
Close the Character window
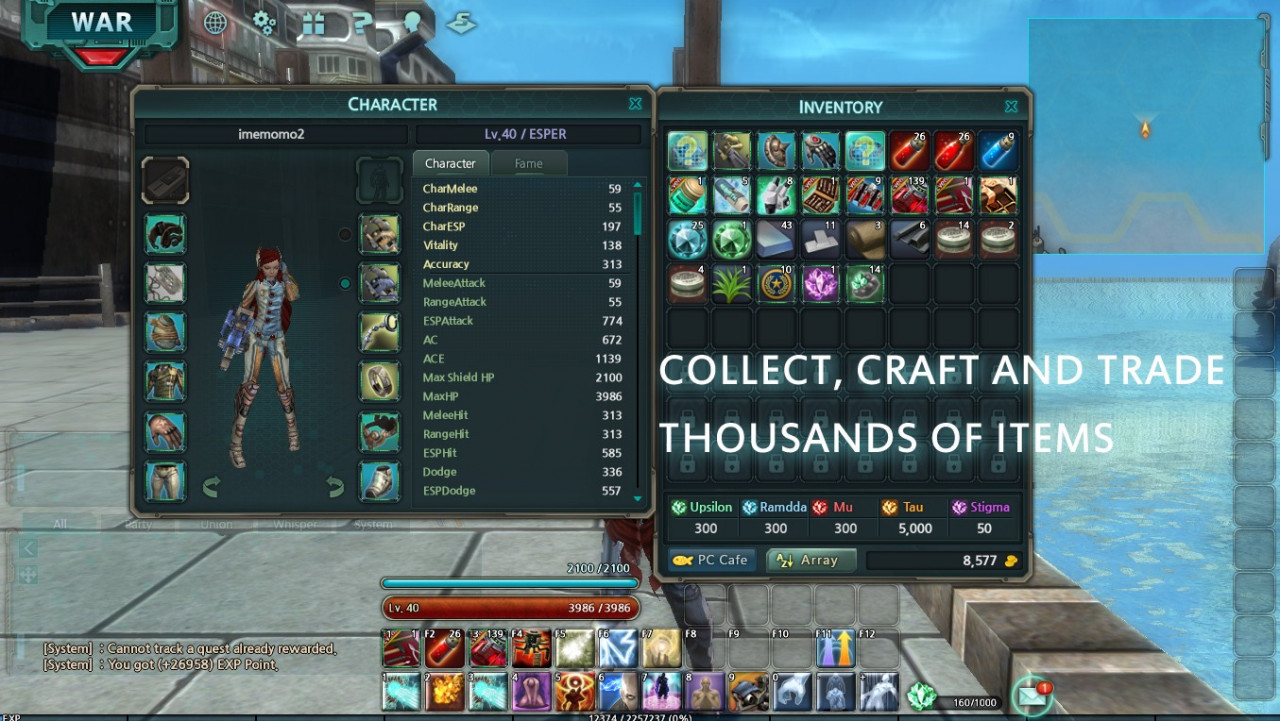(x=635, y=104)
